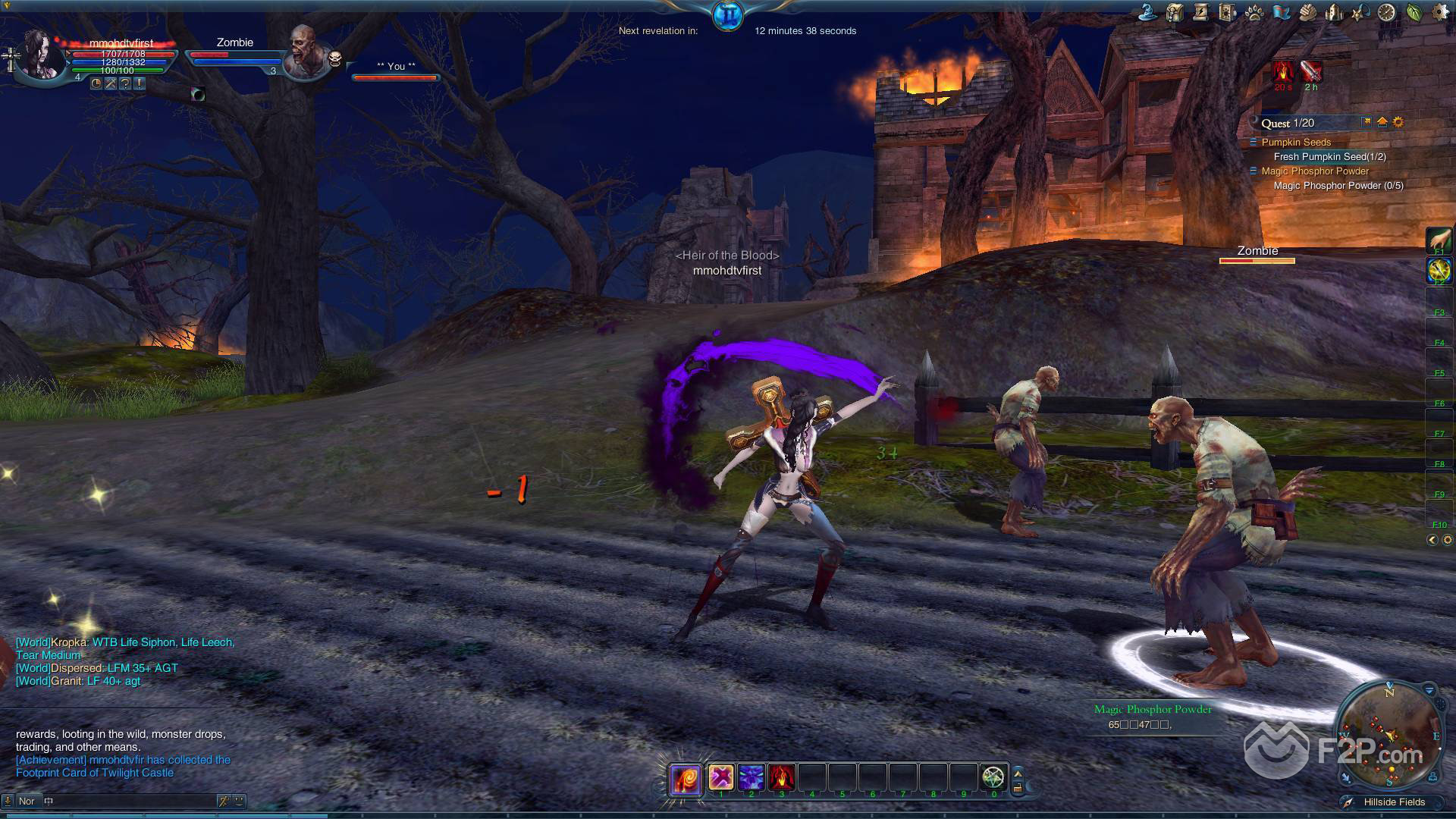Cast the red flame skill in slot 3
This screenshot has height=819, width=1456.
[x=781, y=777]
